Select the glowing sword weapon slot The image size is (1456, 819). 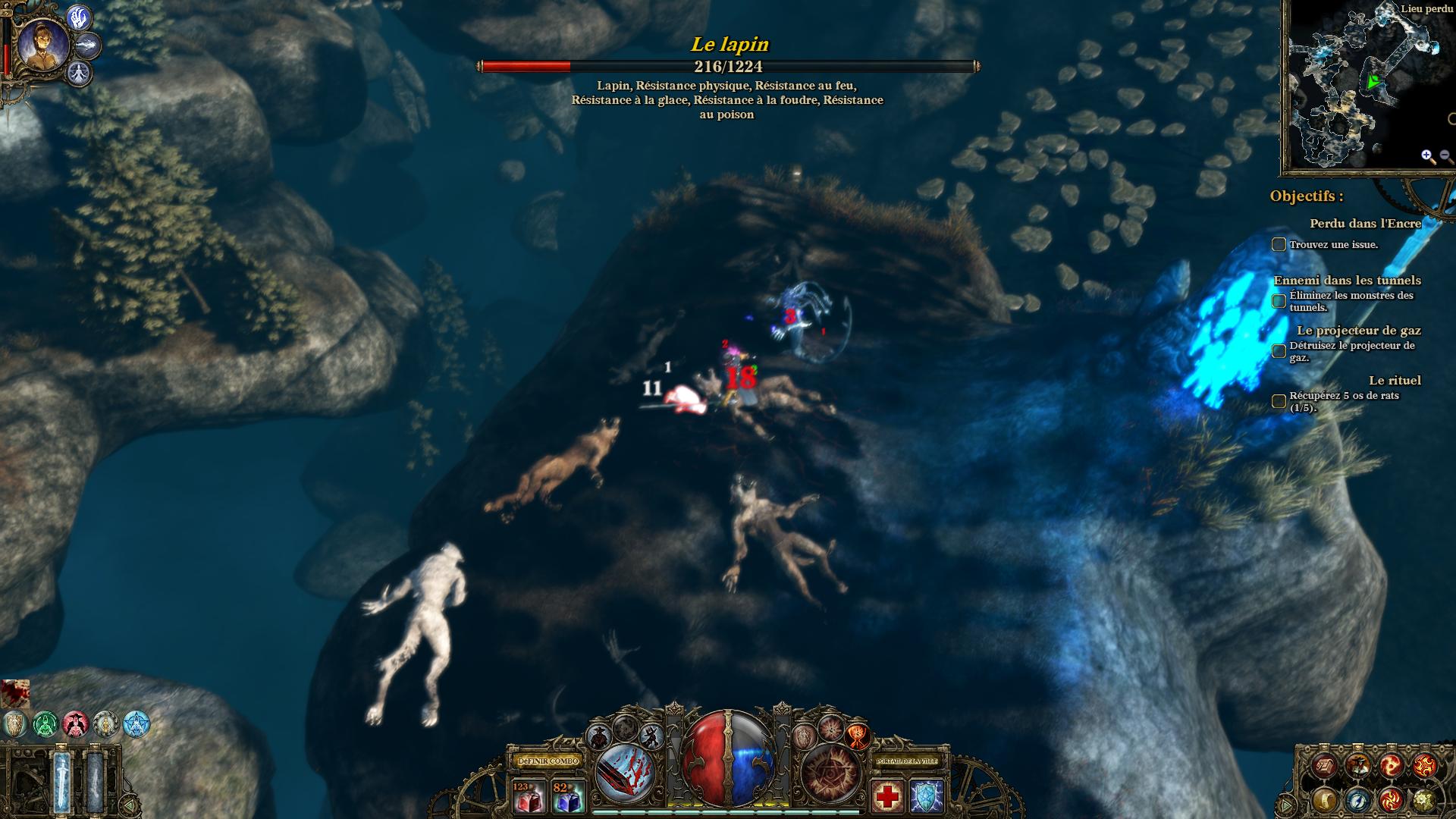click(x=62, y=780)
